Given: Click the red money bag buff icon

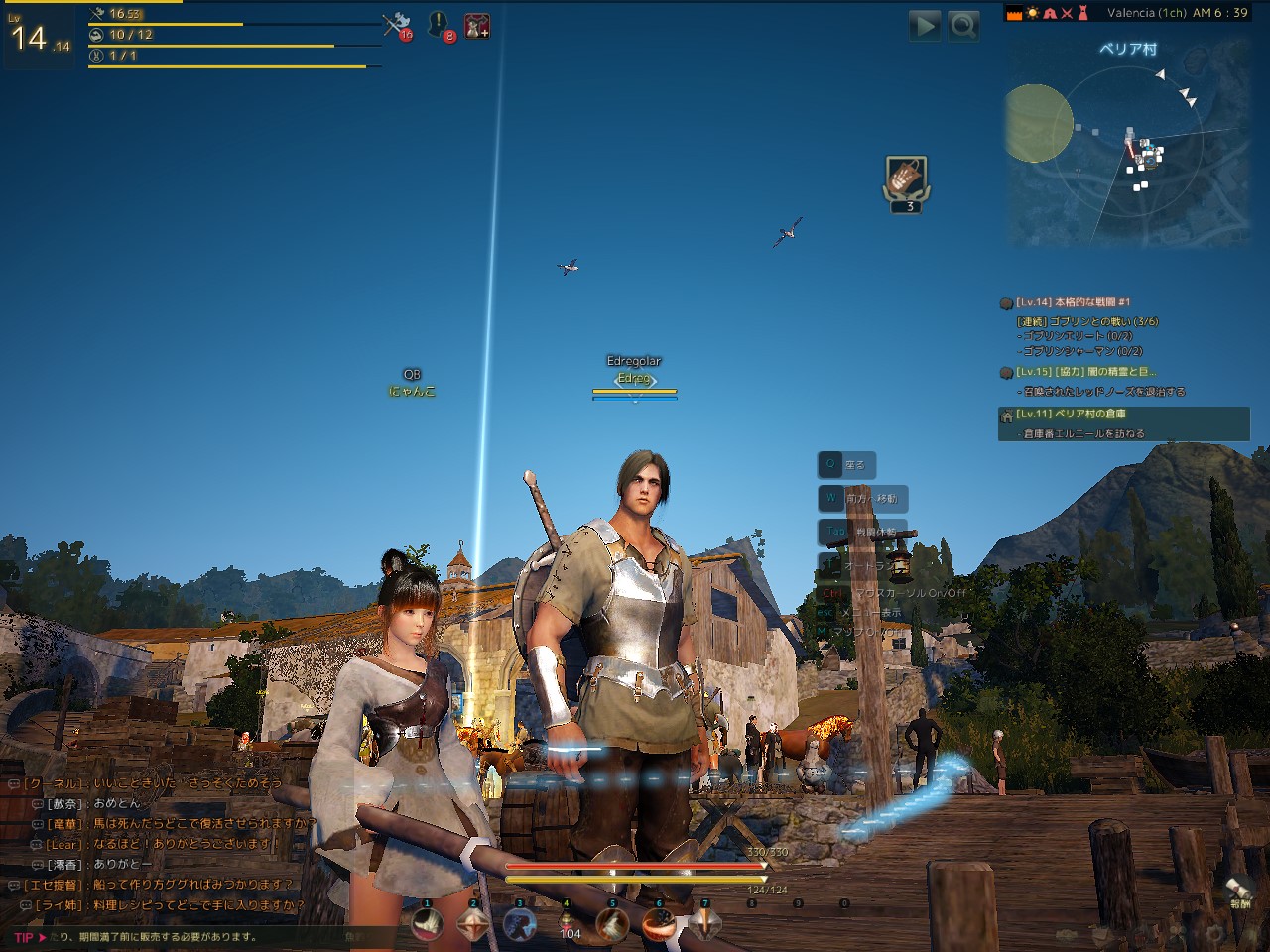Looking at the screenshot, I should tap(476, 25).
